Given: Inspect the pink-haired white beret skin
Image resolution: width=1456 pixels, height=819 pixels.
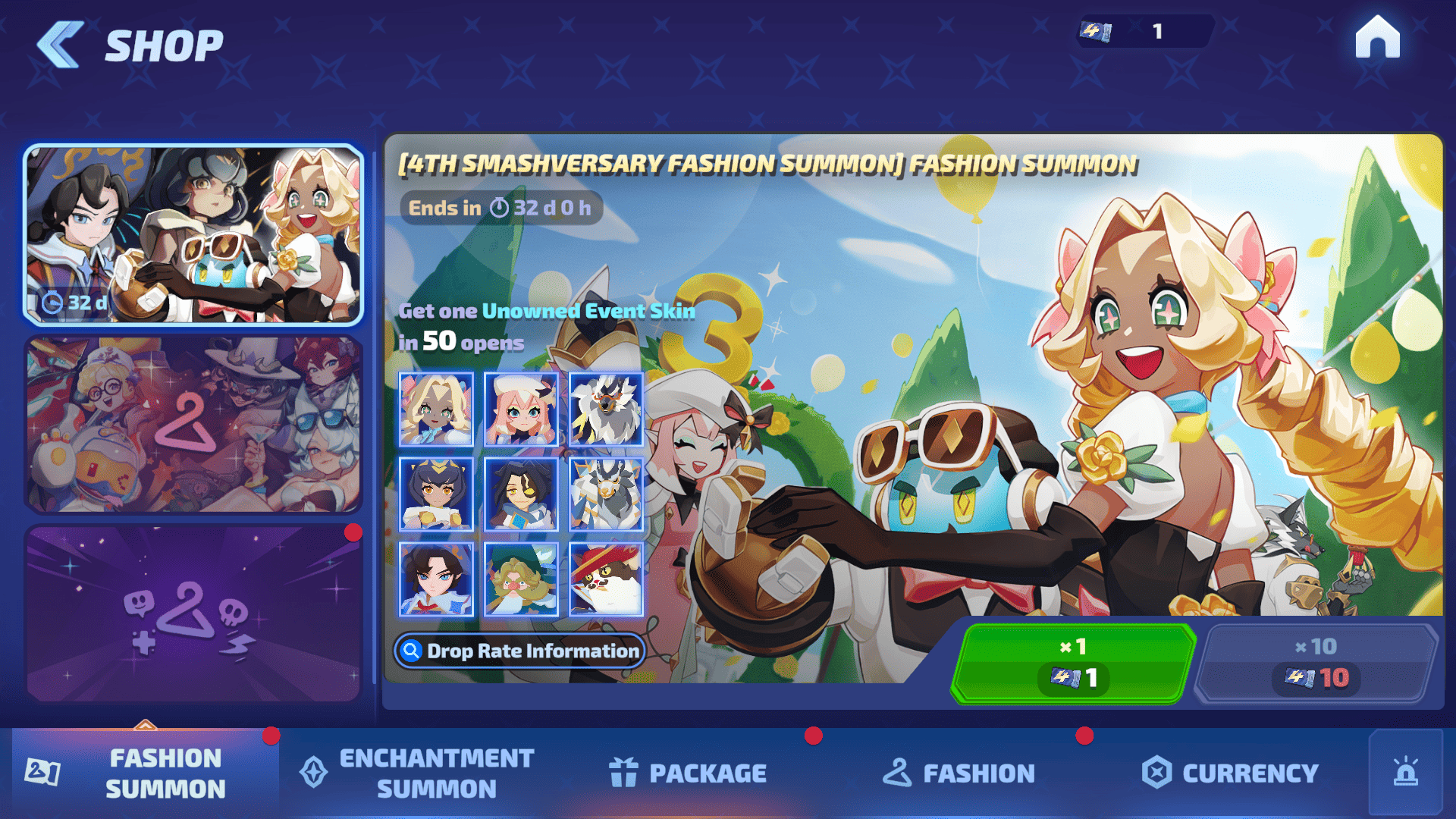Looking at the screenshot, I should tap(521, 409).
